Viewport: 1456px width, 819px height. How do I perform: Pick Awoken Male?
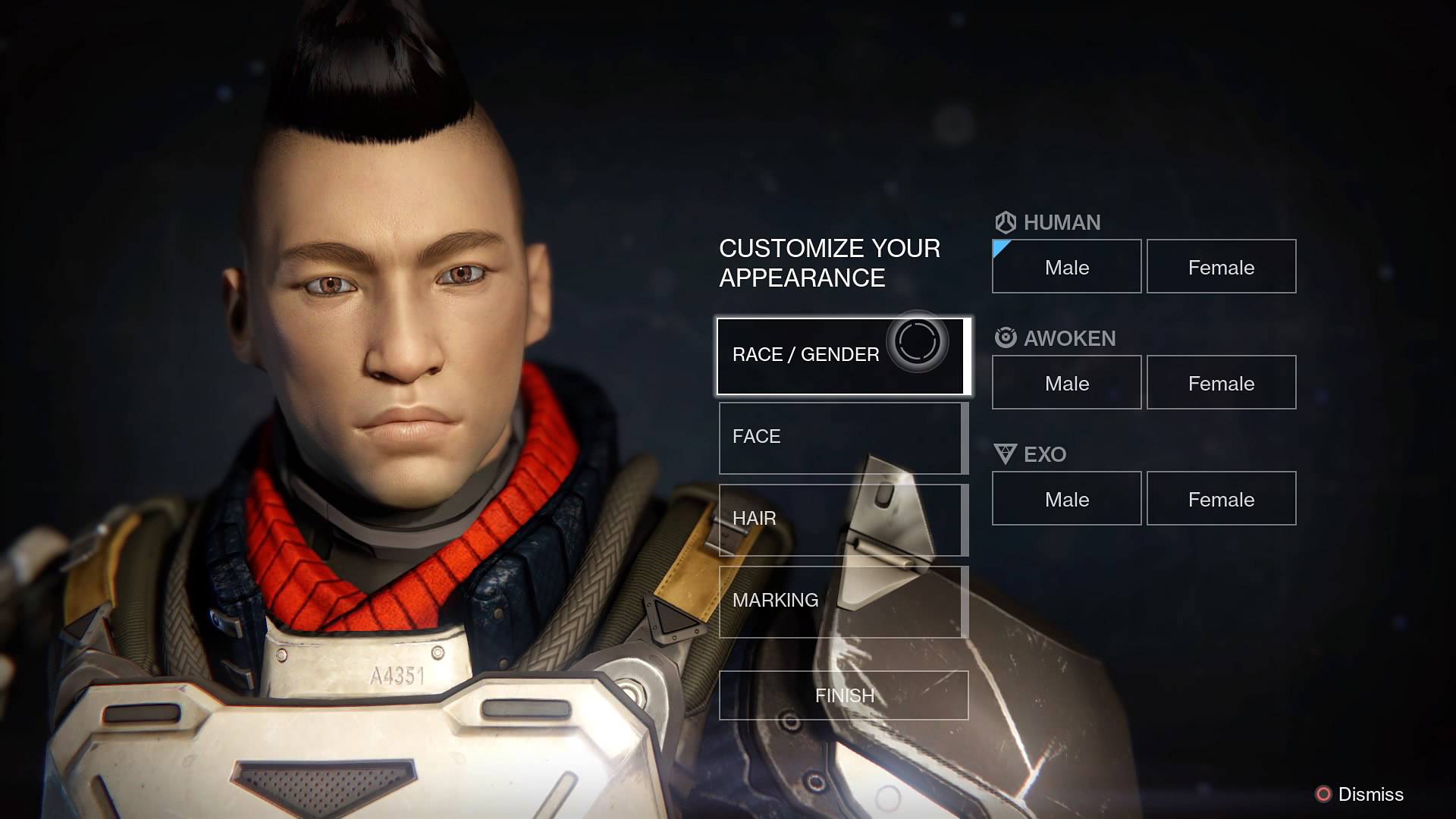click(1066, 383)
